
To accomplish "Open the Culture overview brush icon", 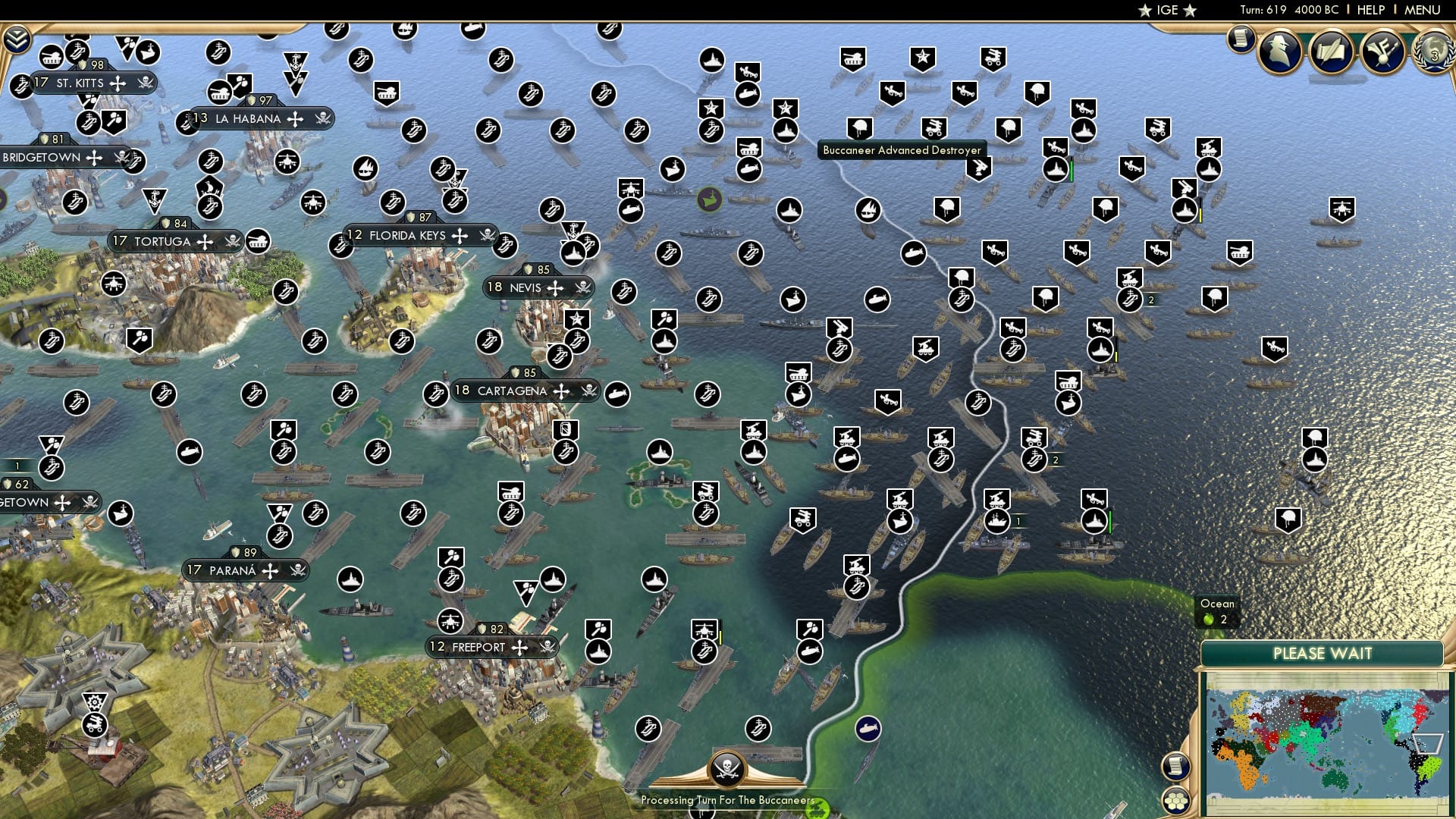I will coord(1382,53).
